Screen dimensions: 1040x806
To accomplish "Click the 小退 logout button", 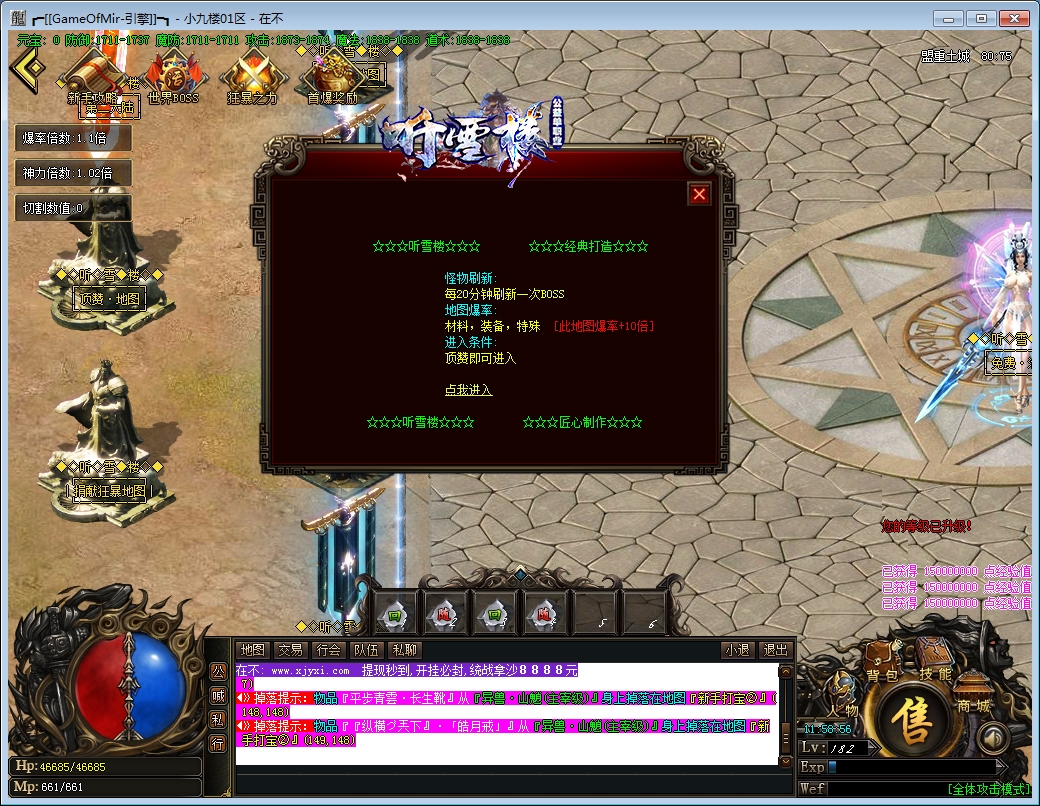I will coord(738,650).
